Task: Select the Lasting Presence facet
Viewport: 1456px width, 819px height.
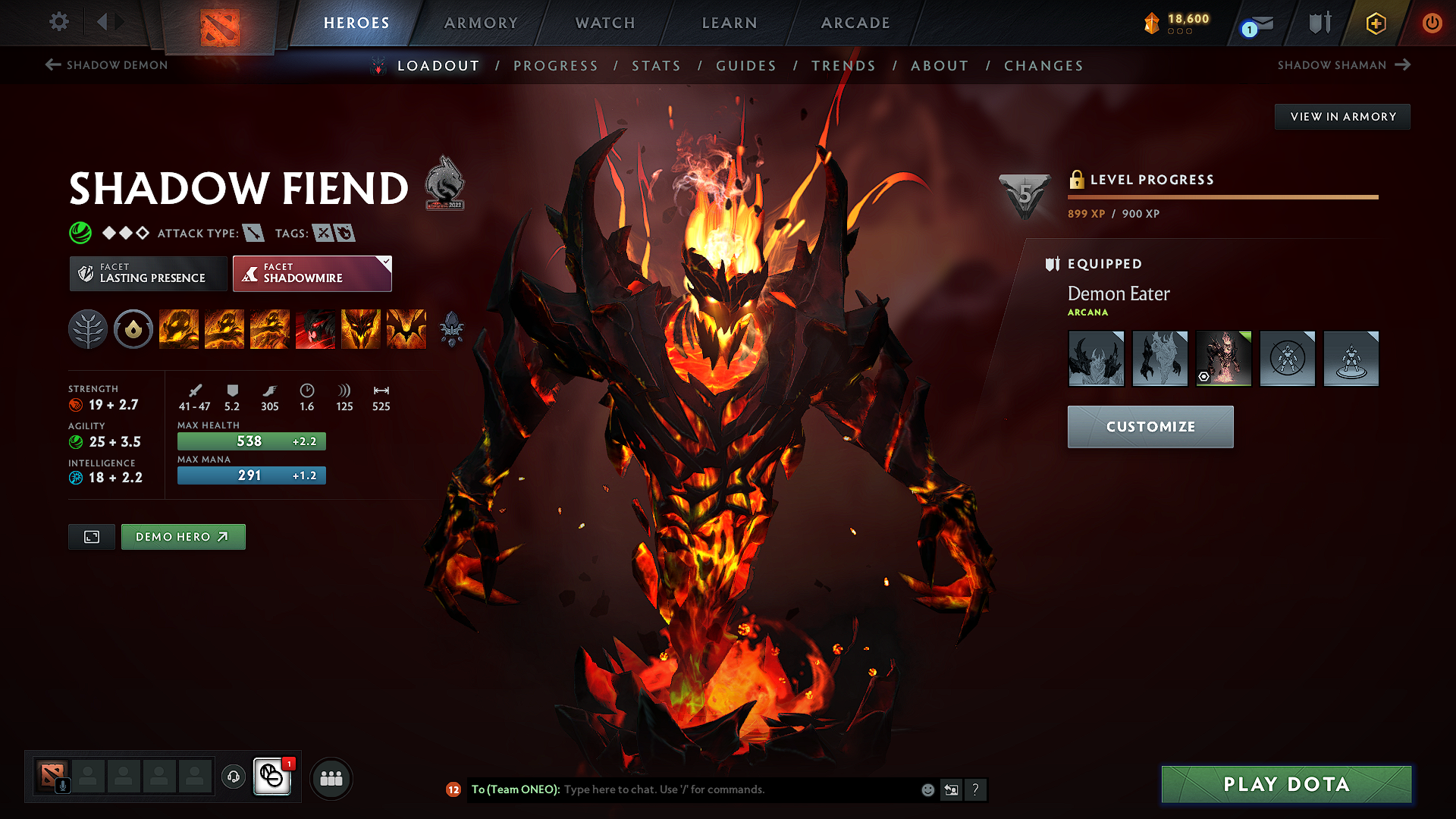Action: pos(148,273)
